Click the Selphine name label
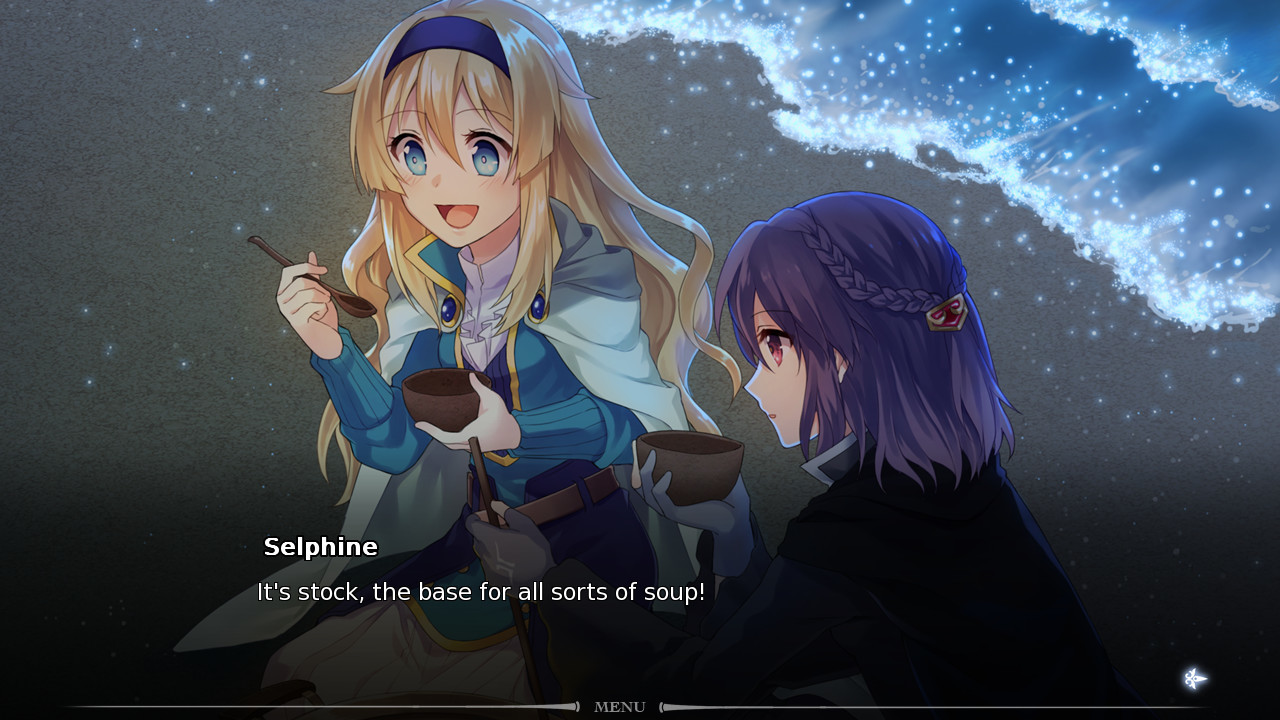The image size is (1280, 720). coord(322,547)
